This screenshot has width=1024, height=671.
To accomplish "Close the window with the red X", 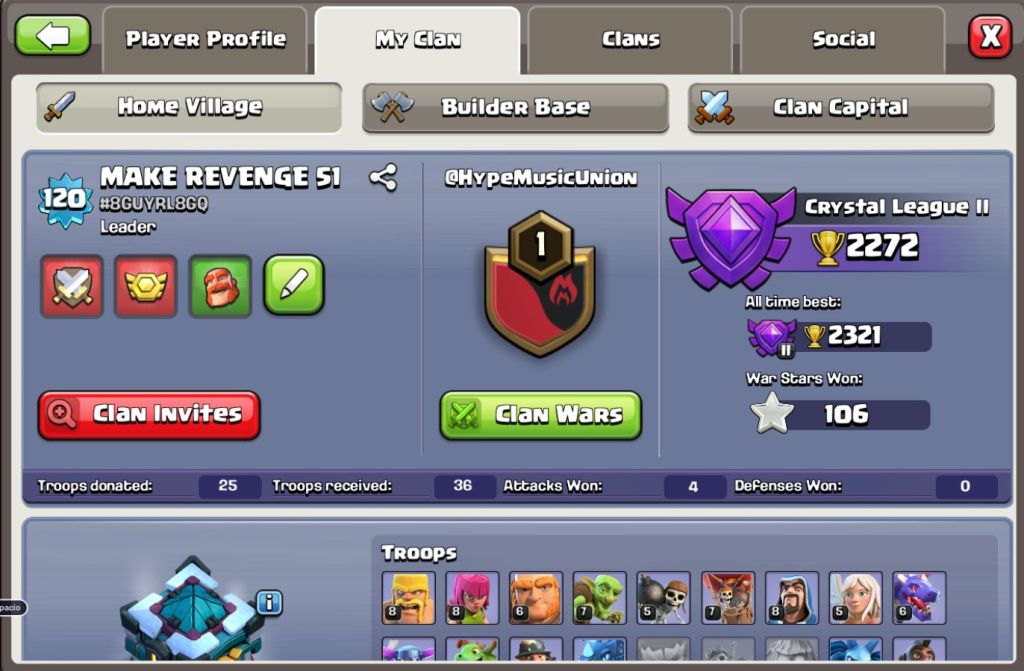I will [990, 37].
